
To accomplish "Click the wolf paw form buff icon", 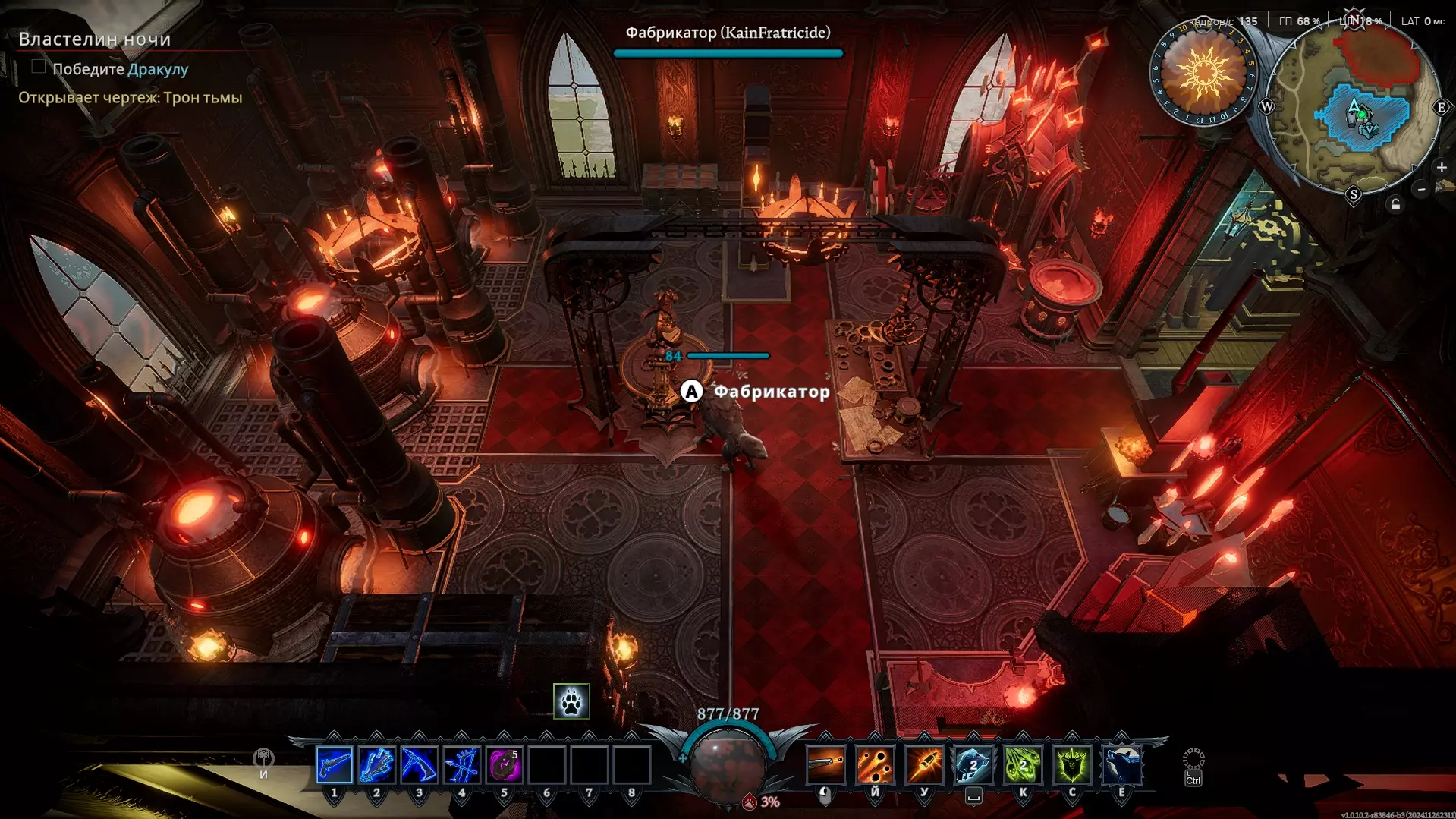I will [571, 701].
